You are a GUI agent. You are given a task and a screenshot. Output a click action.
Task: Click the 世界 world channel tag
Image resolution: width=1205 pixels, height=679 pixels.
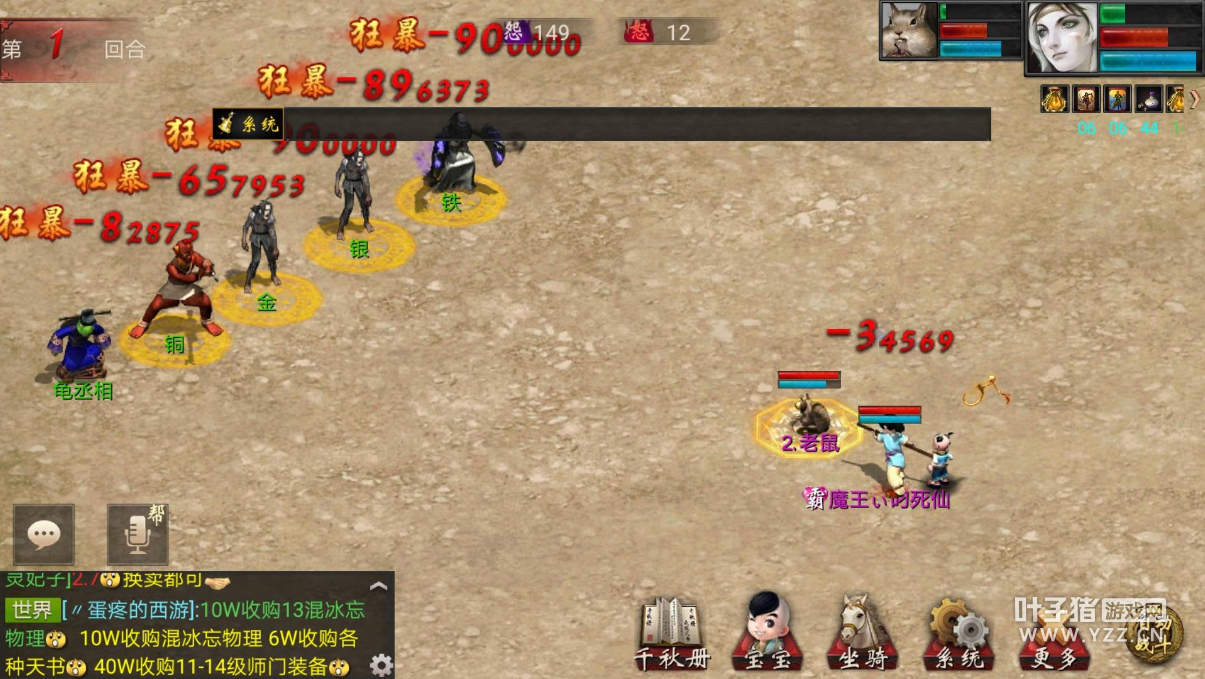coord(32,610)
